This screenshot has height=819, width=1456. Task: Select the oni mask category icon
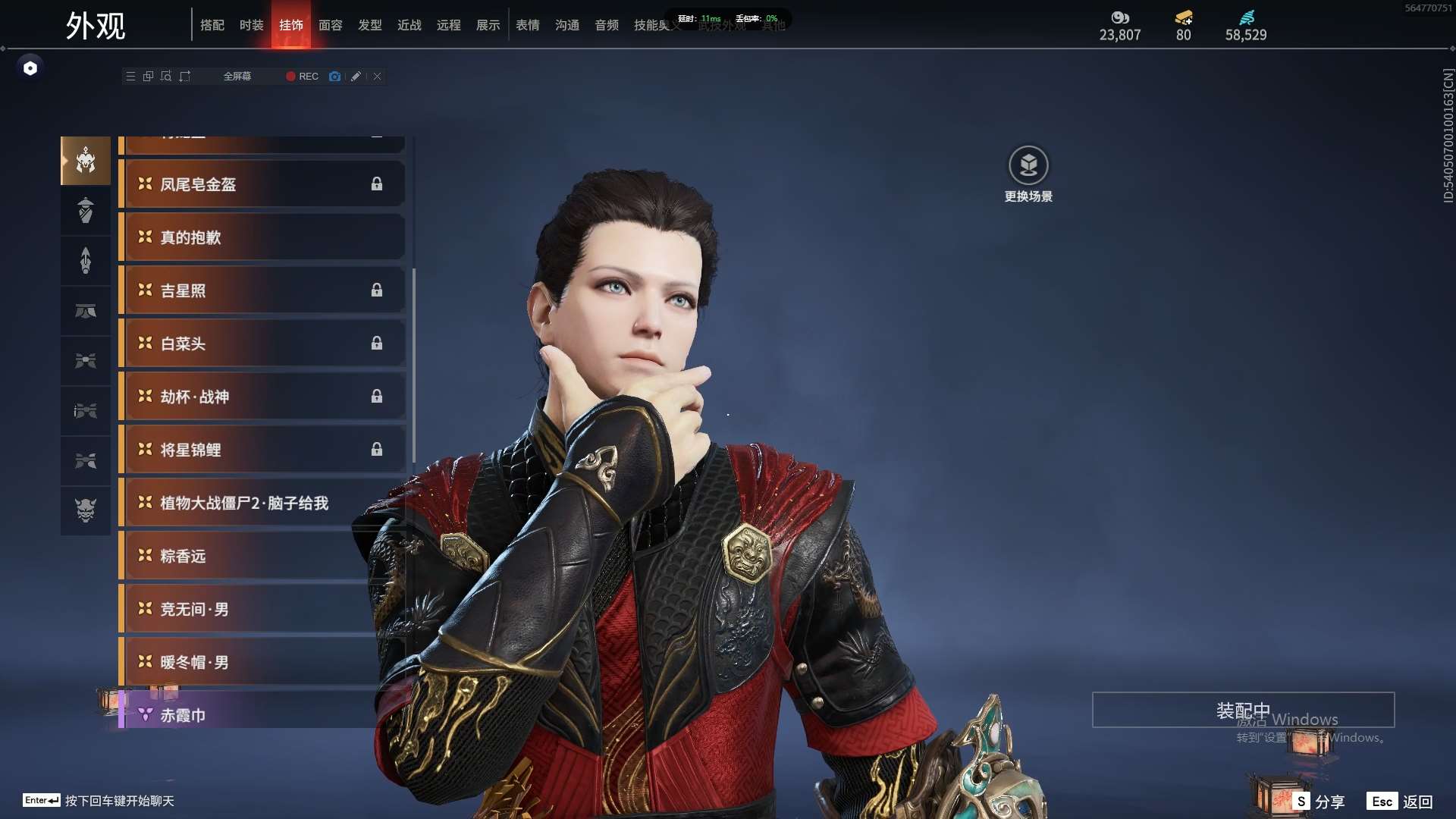click(86, 510)
